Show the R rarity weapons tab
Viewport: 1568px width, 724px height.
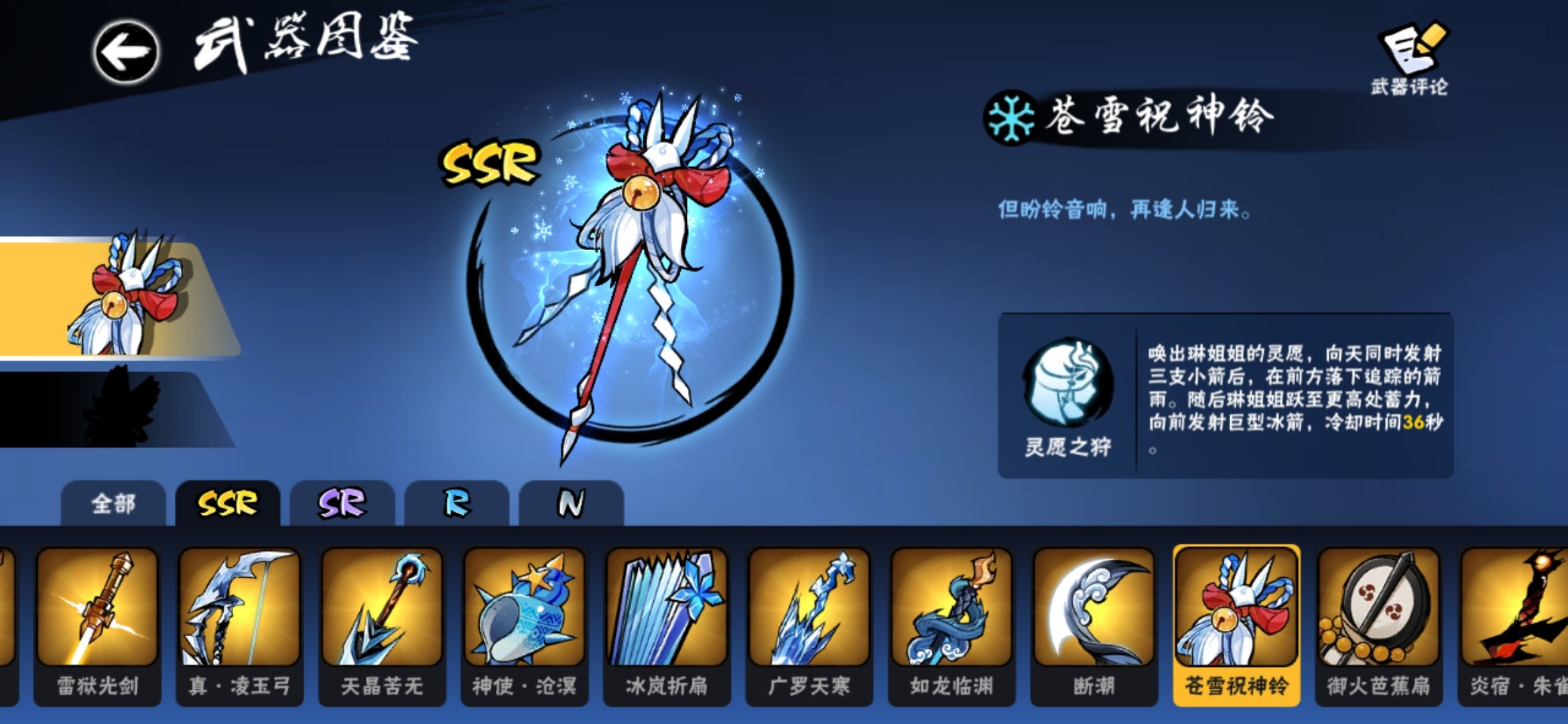pos(457,504)
